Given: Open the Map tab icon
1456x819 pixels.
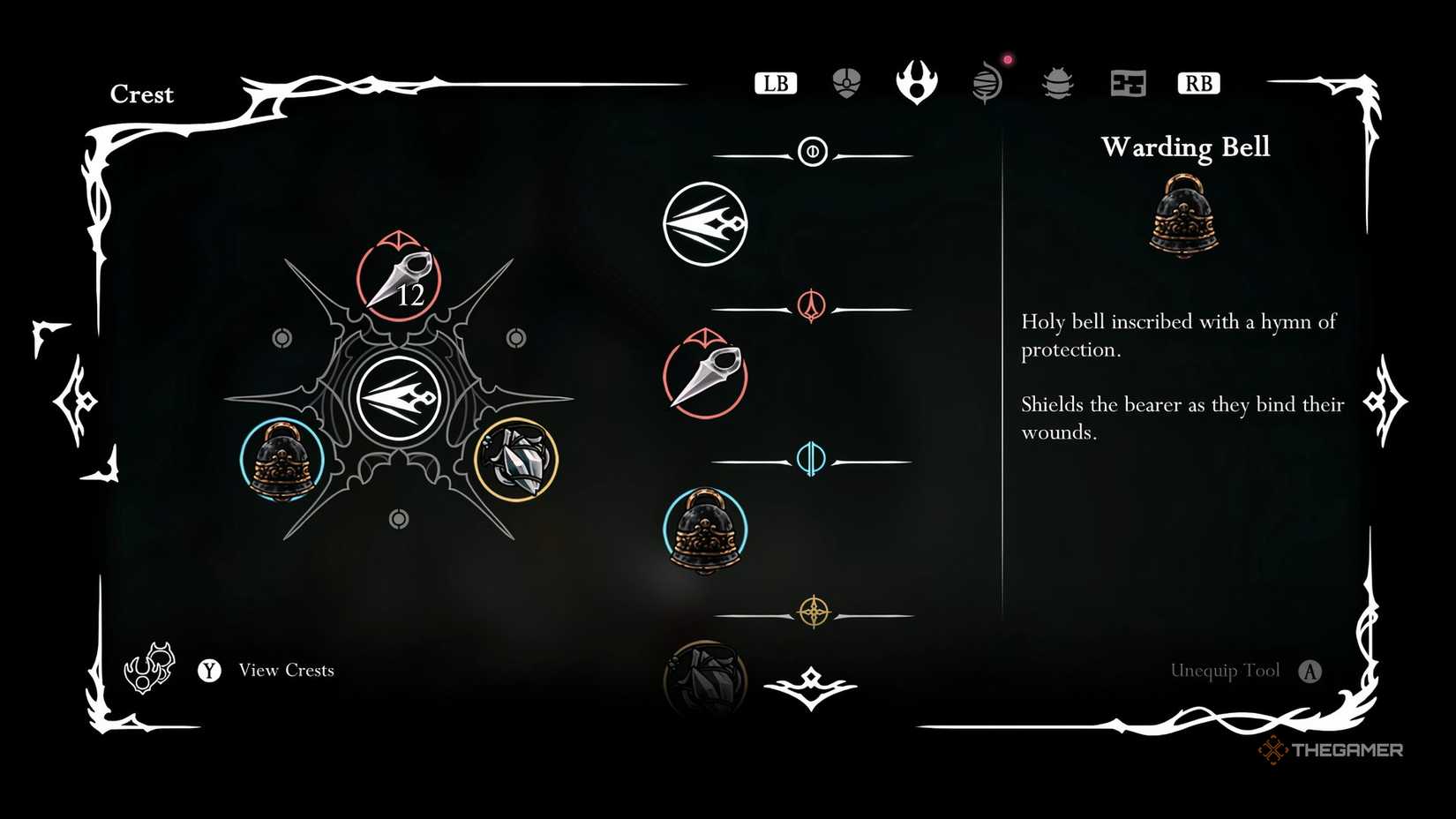Looking at the screenshot, I should 1127,82.
